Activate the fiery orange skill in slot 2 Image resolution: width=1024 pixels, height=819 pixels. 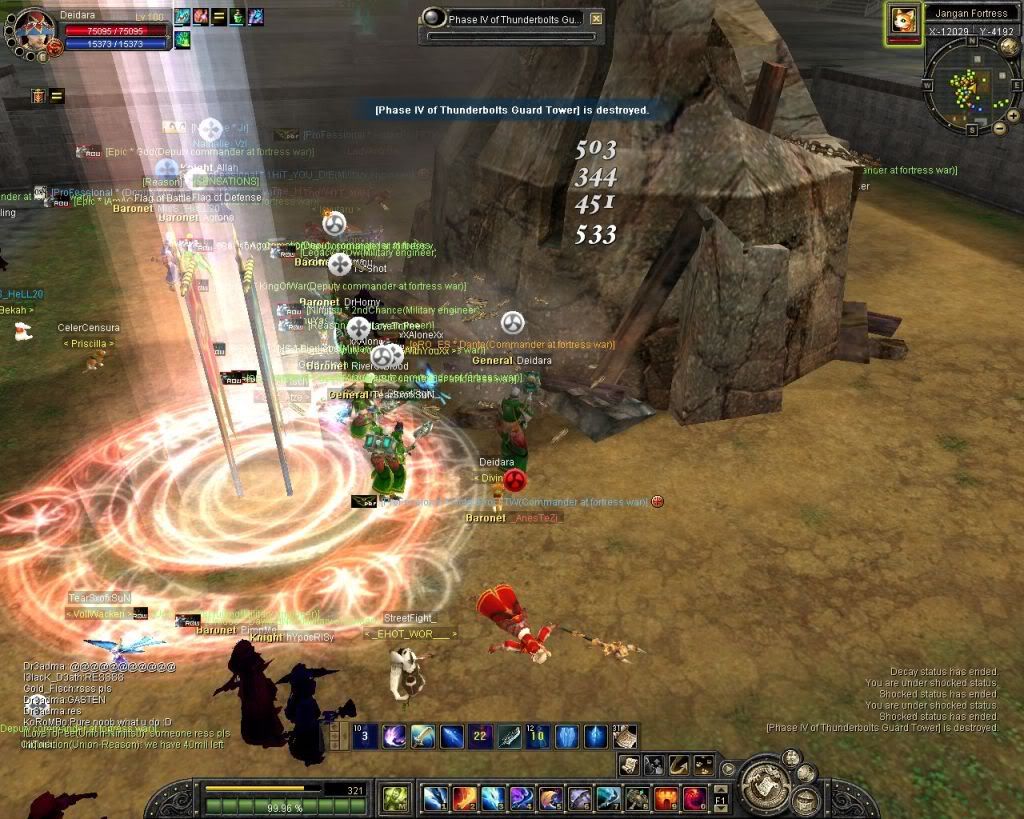[464, 798]
